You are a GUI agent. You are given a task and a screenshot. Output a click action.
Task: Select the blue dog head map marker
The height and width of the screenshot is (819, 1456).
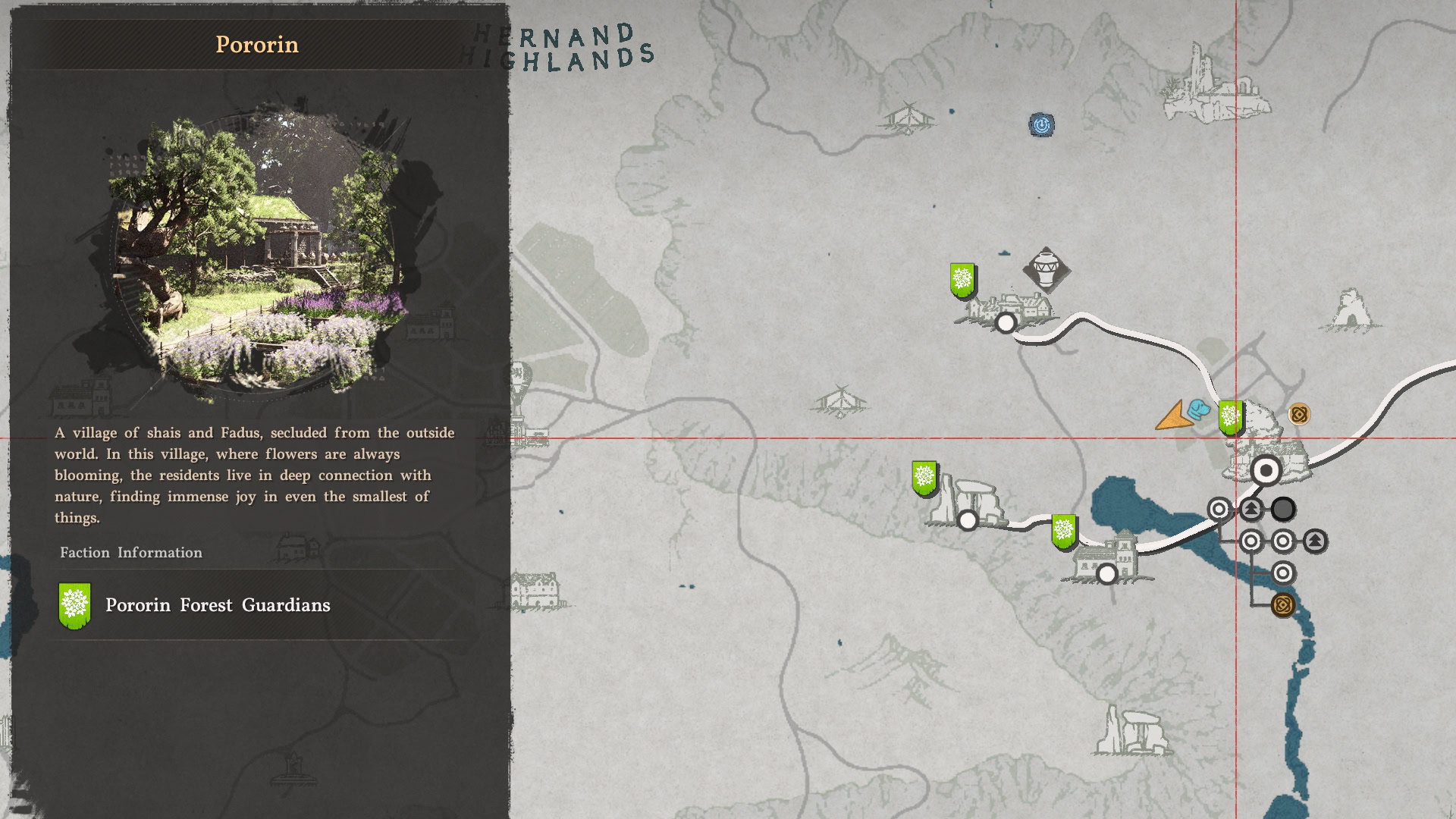[x=1198, y=410]
